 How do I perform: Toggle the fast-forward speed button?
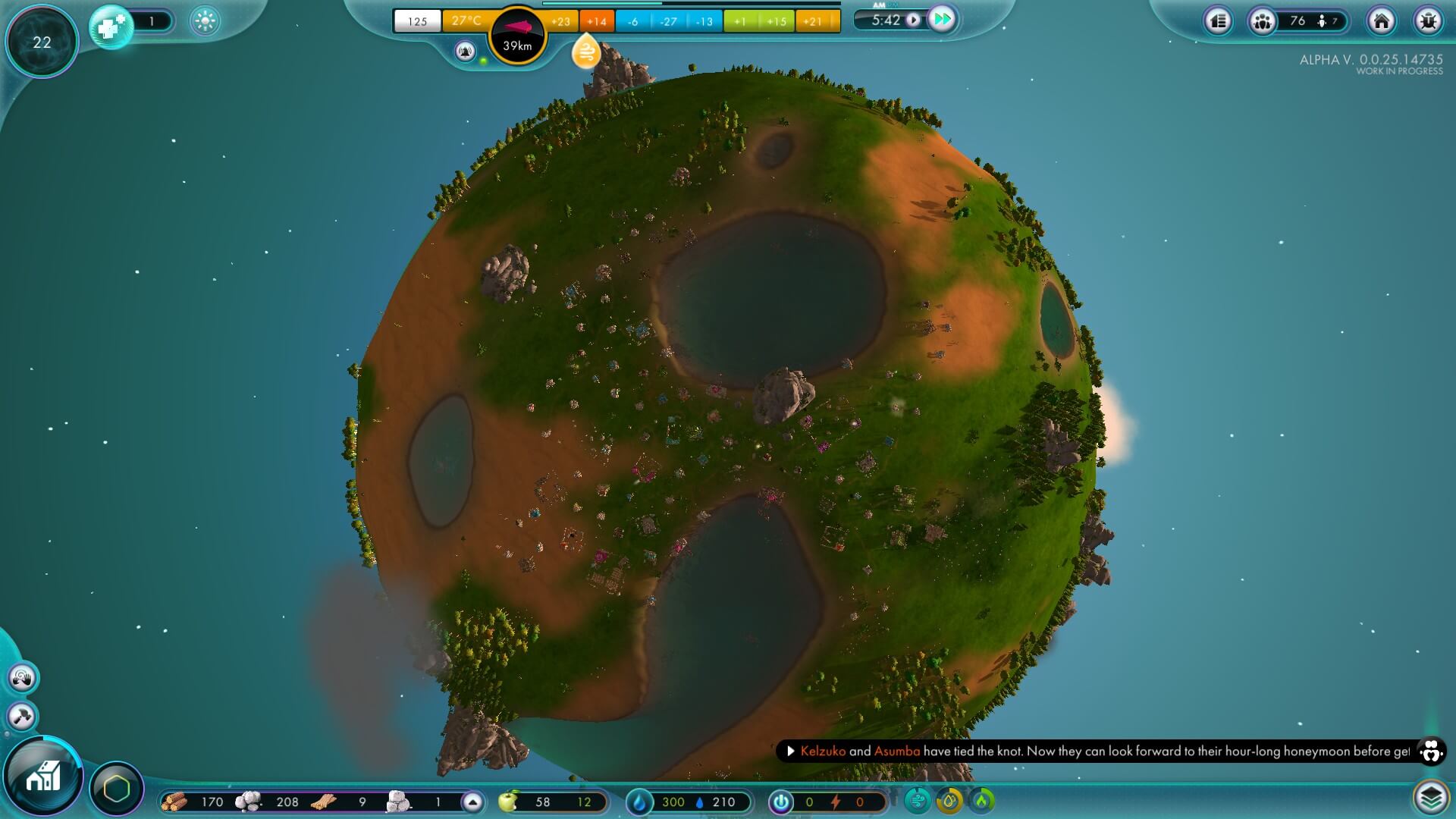942,20
